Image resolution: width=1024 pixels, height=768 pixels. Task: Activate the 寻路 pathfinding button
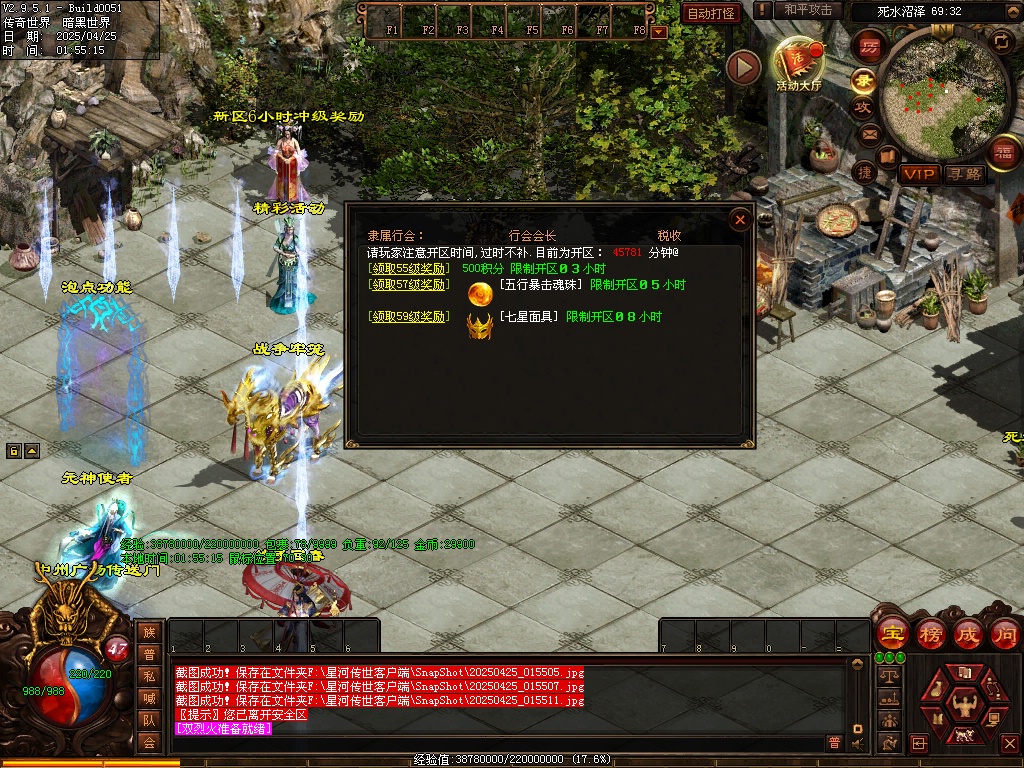click(x=965, y=174)
